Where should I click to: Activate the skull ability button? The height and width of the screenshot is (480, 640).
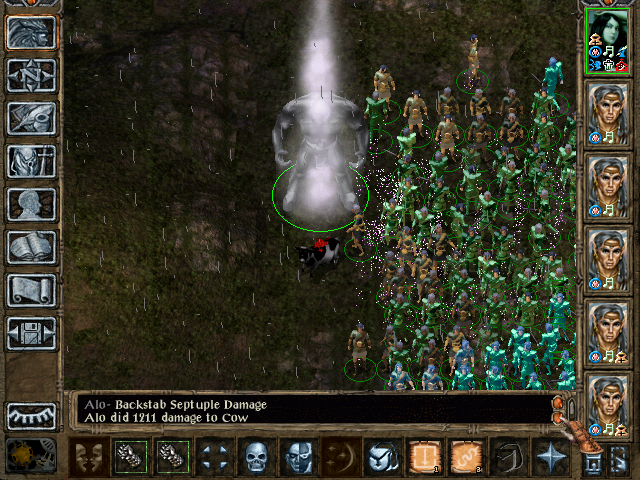tap(257, 457)
